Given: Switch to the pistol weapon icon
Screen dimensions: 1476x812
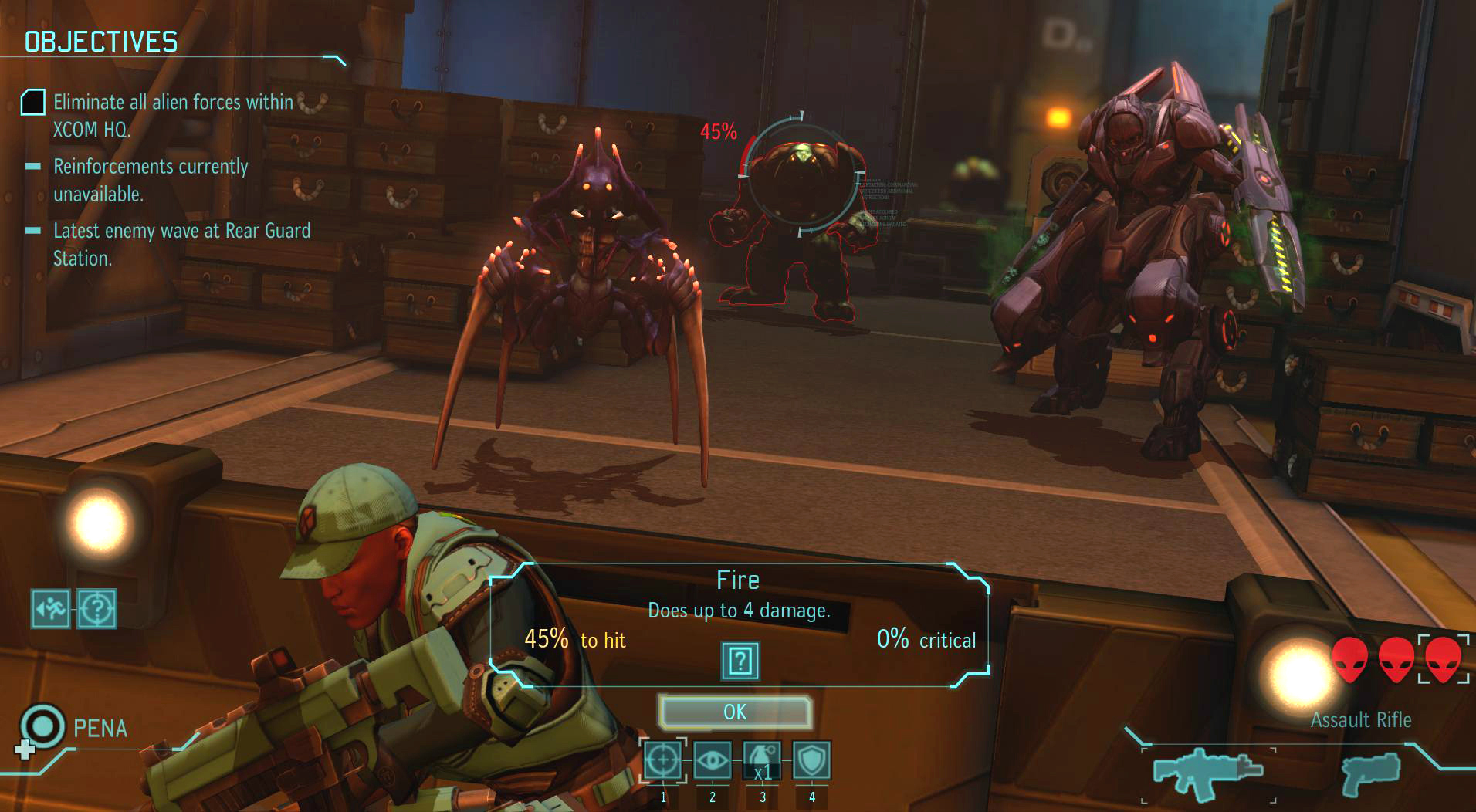Looking at the screenshot, I should [1371, 773].
